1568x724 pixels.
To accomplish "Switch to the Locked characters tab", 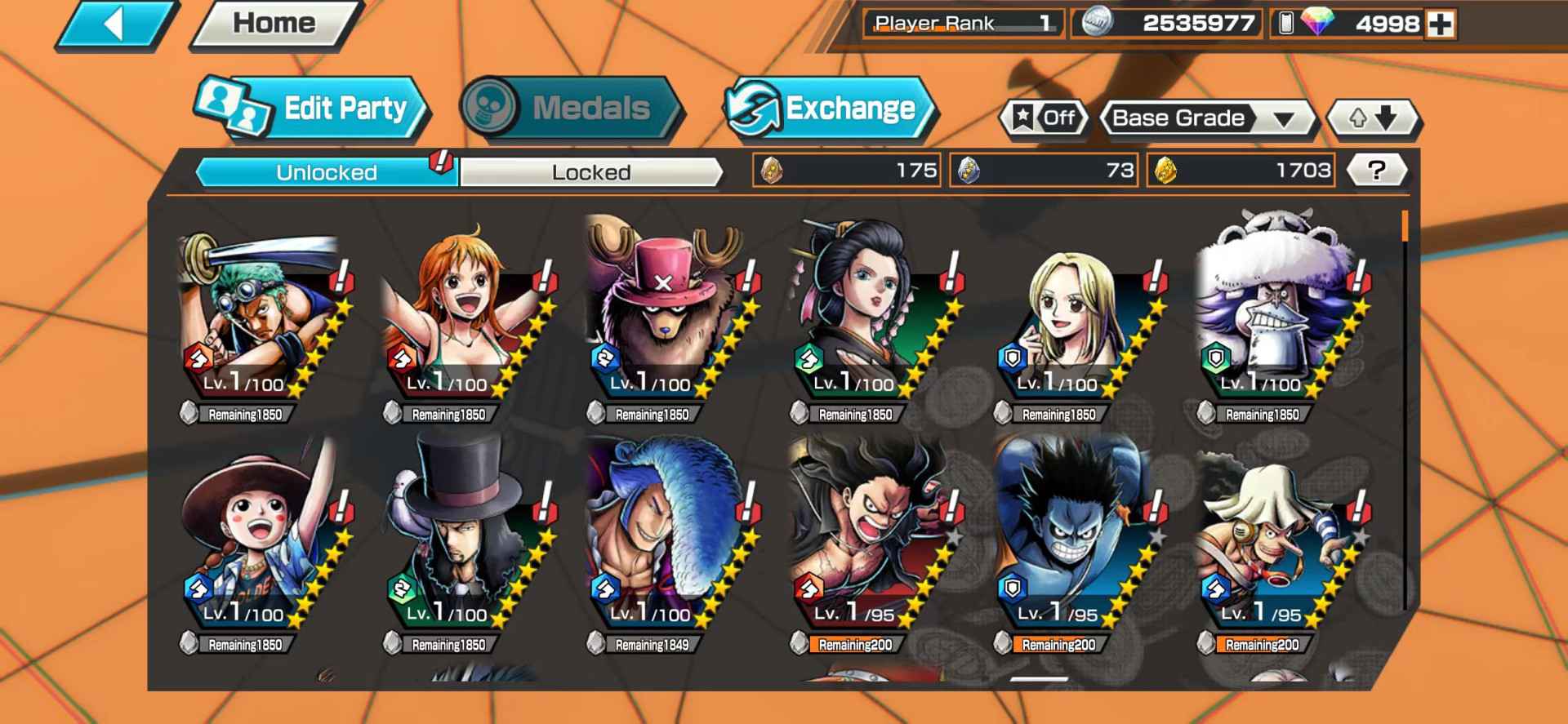I will (590, 172).
